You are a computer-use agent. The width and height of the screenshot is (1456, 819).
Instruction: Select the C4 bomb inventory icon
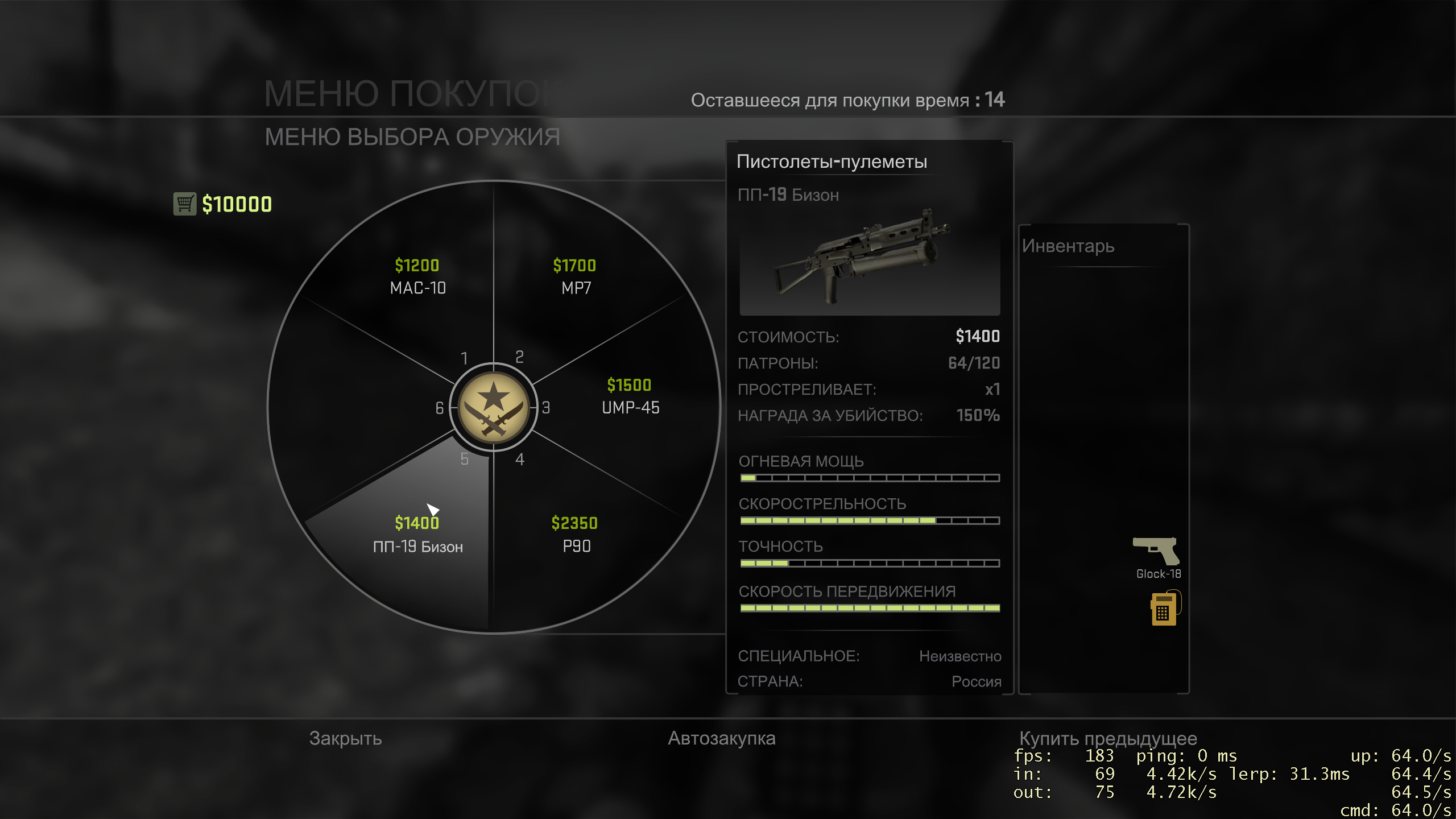click(x=1164, y=608)
